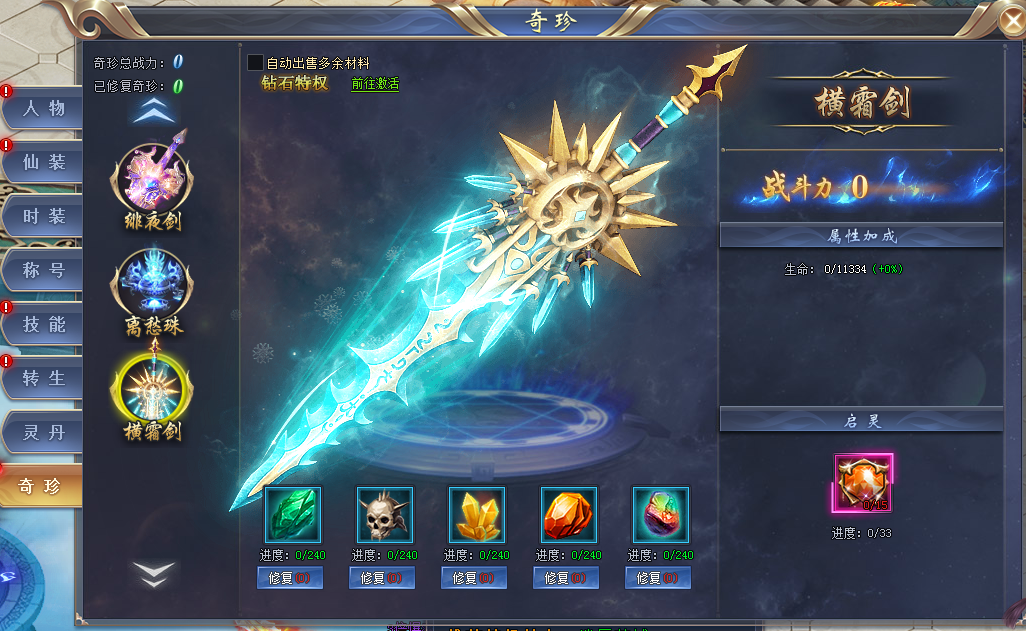Viewport: 1026px width, 631px height.
Task: Select the 启灵 orange gem slot
Action: pos(863,483)
